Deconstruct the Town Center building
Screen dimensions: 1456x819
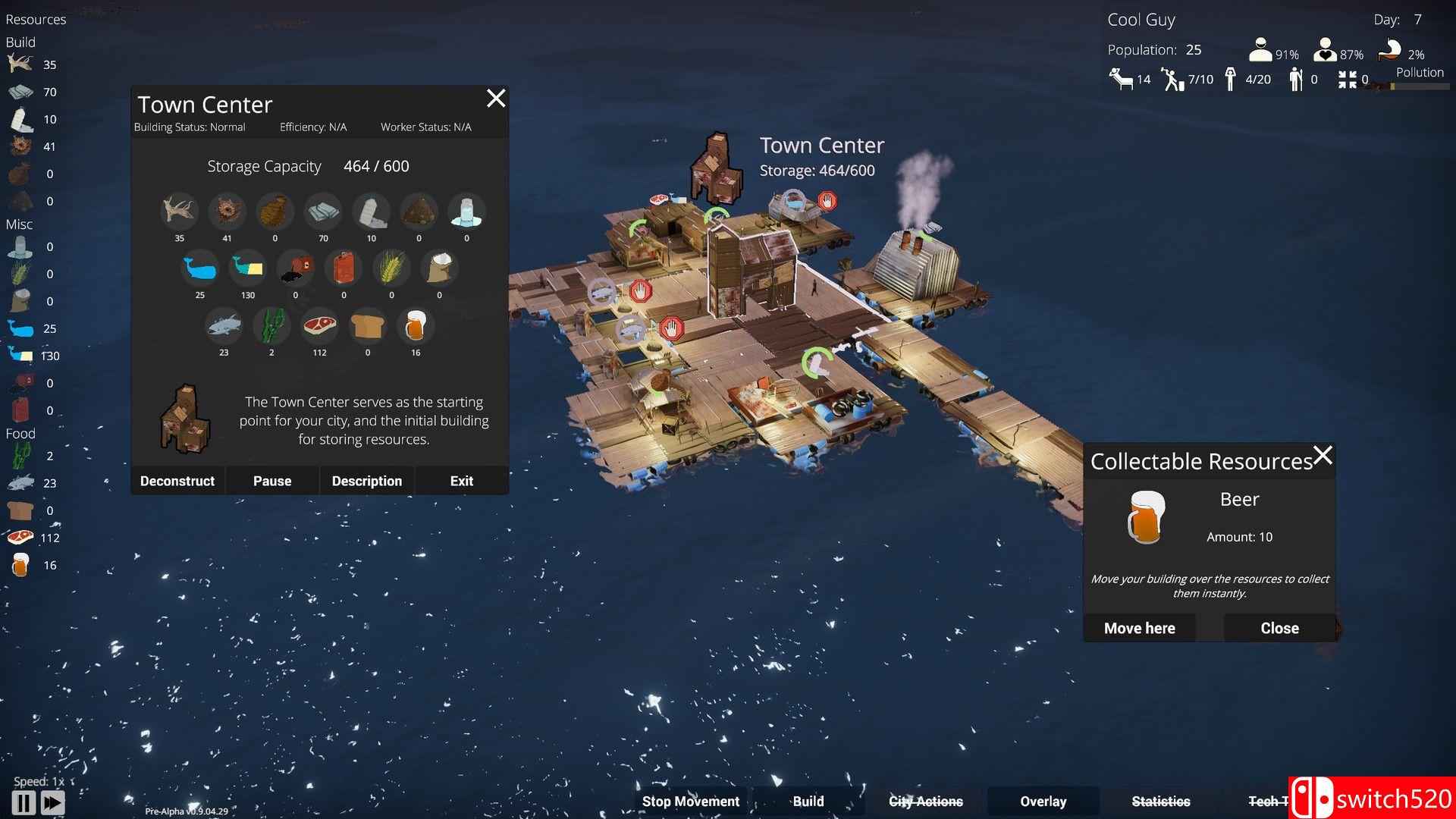point(177,481)
